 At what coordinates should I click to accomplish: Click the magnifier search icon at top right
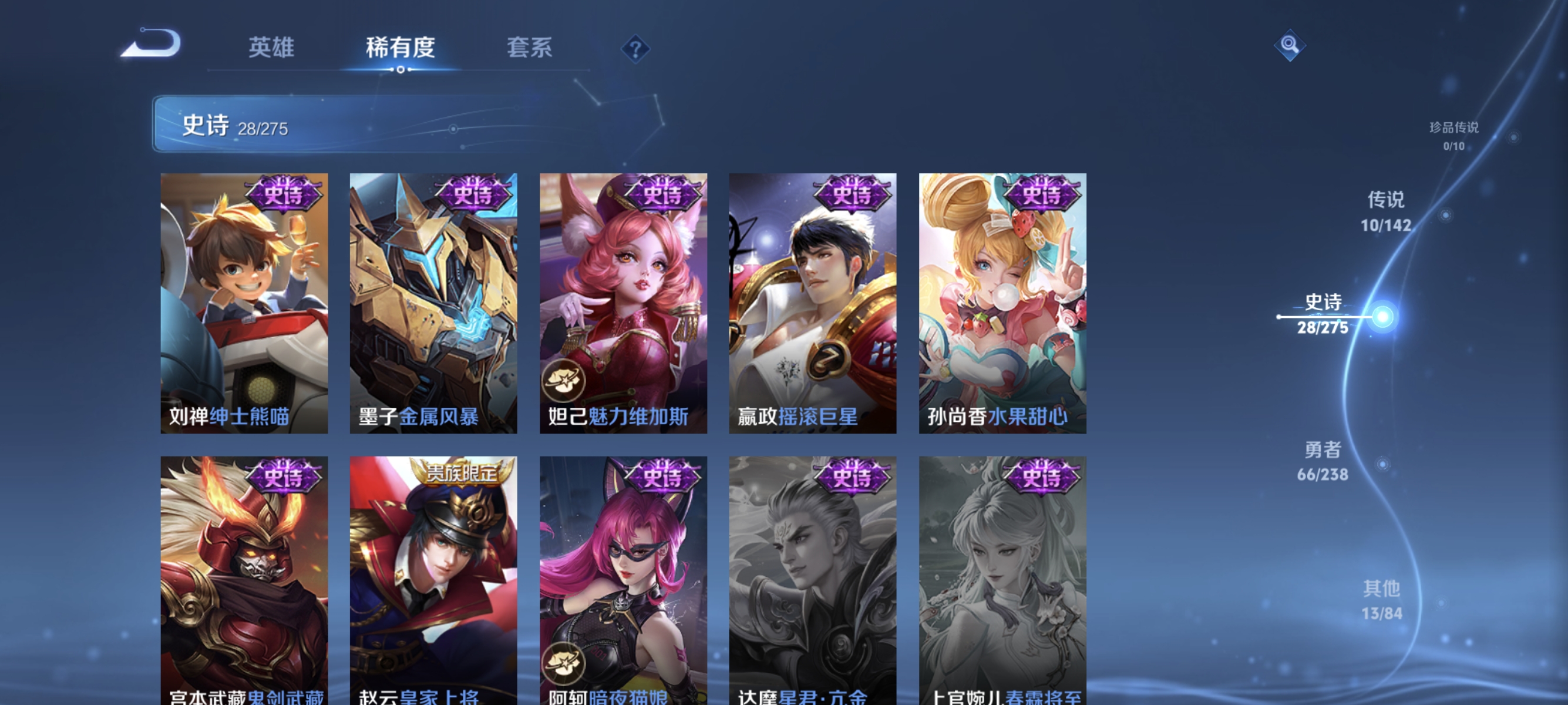coord(1290,45)
